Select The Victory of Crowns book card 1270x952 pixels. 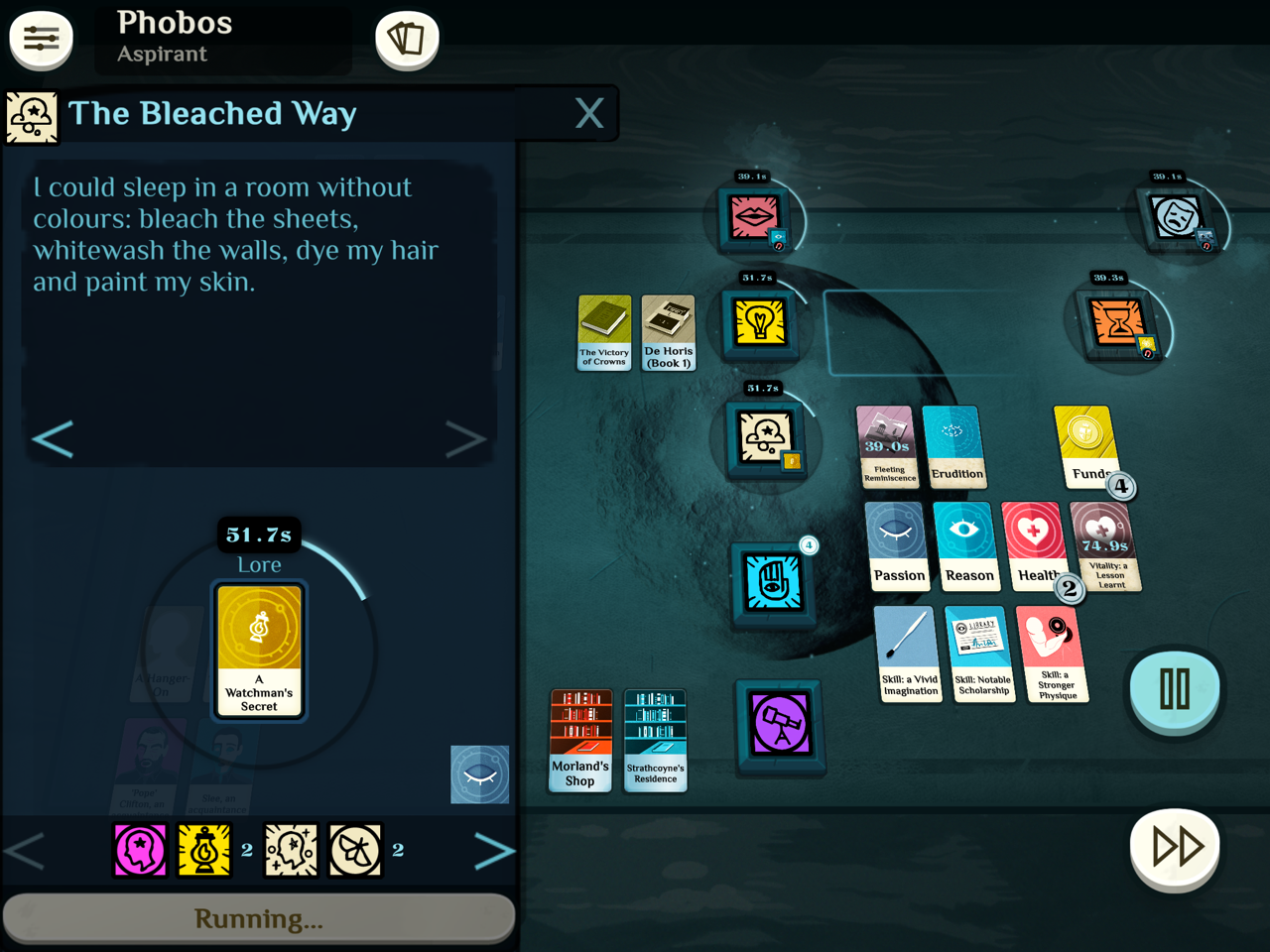tap(604, 332)
